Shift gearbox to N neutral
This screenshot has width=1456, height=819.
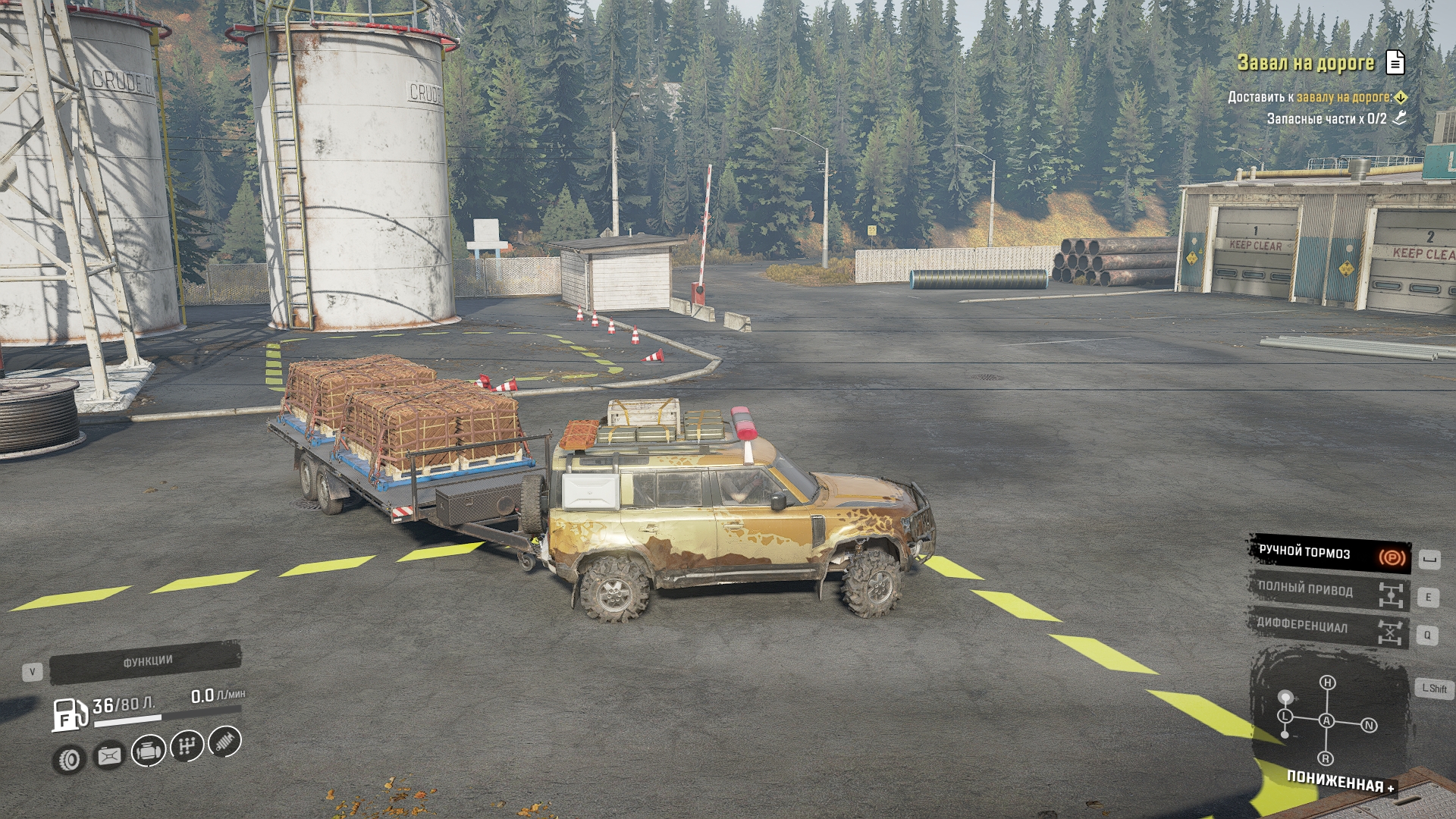point(1369,725)
